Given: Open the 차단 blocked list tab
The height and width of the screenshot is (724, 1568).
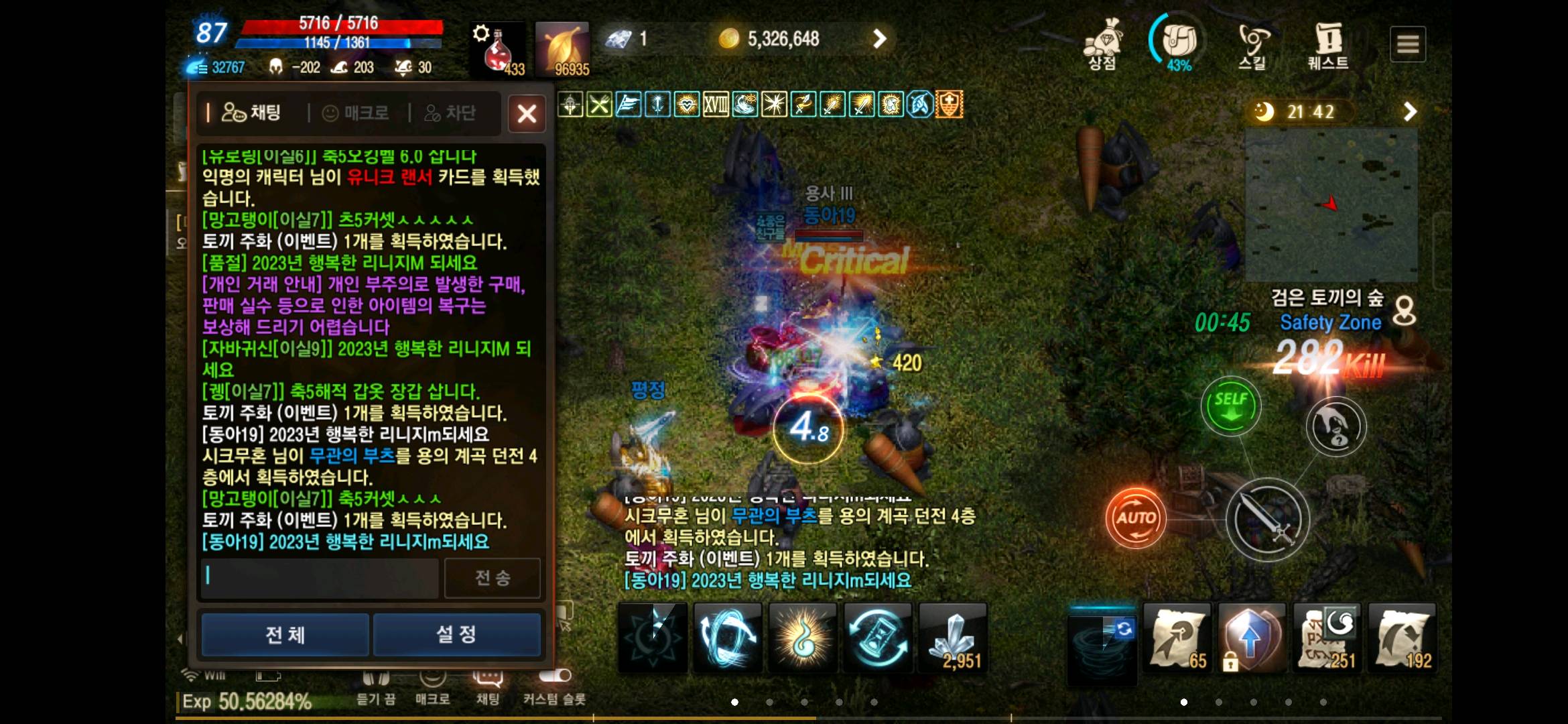Looking at the screenshot, I should tap(456, 113).
